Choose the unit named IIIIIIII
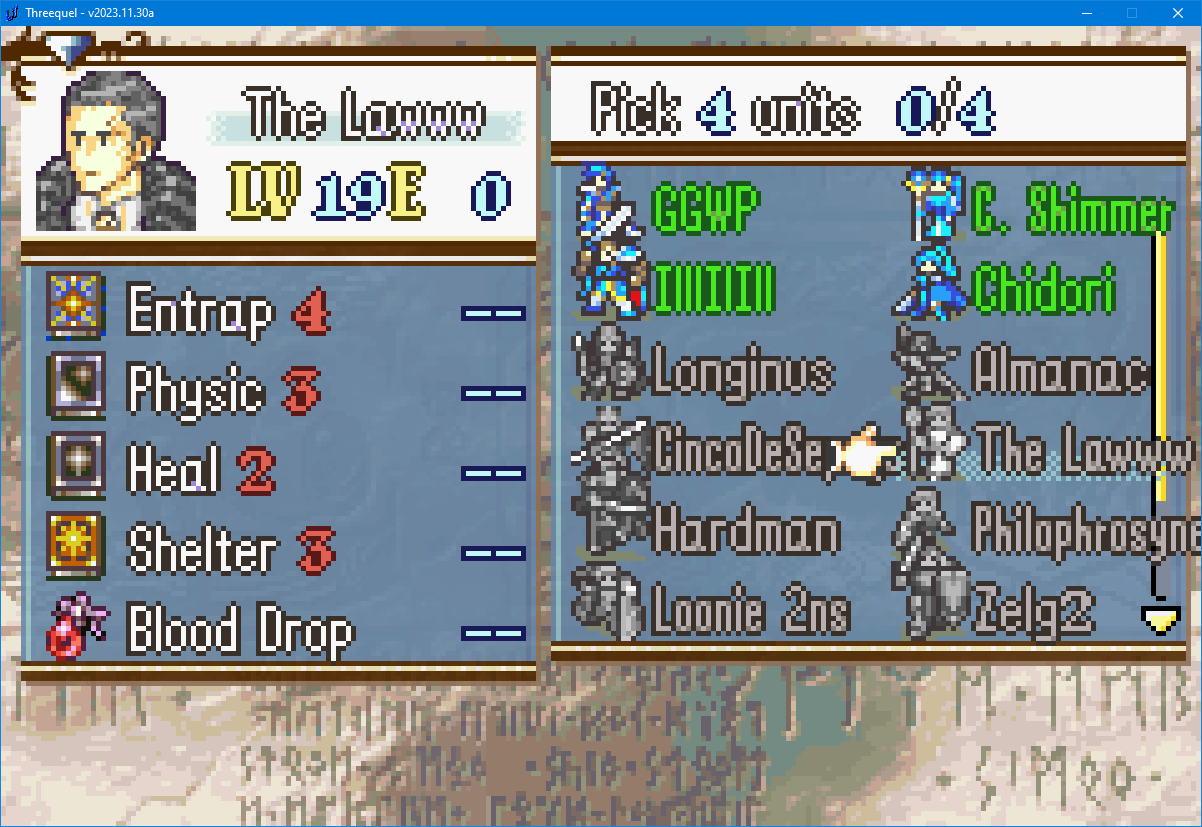The width and height of the screenshot is (1202, 827). (713, 291)
